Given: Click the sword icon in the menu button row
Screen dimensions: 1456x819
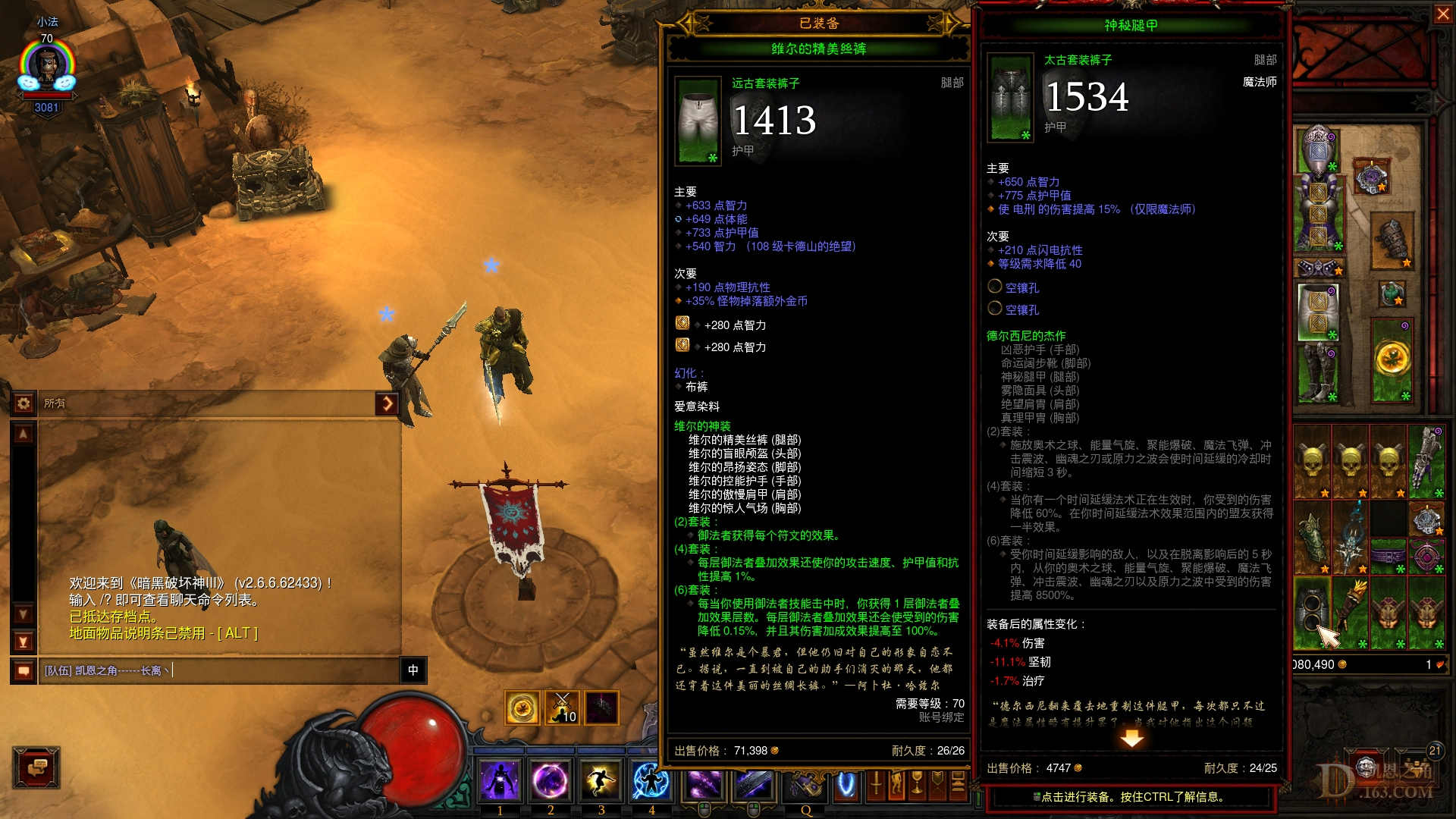Looking at the screenshot, I should (874, 783).
